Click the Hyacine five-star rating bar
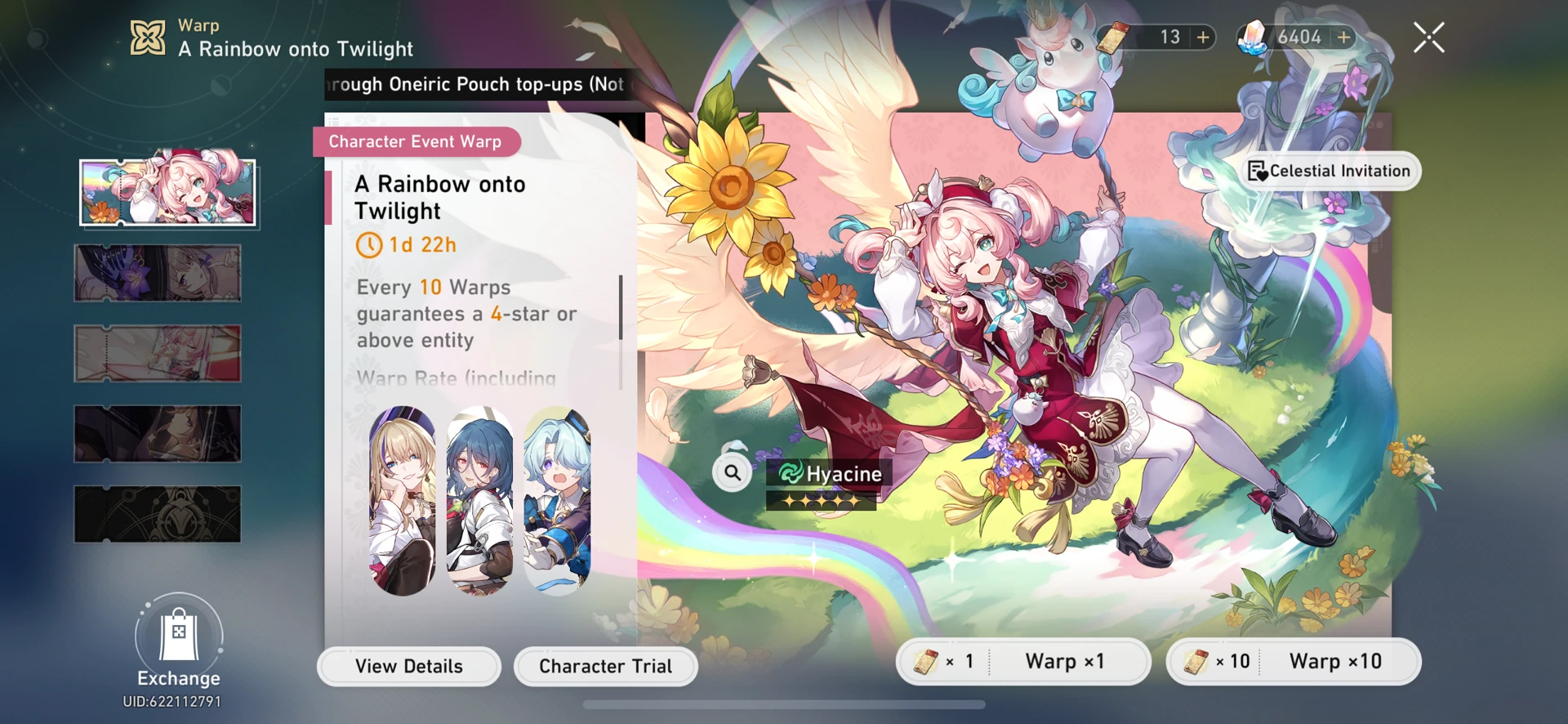 (x=821, y=499)
